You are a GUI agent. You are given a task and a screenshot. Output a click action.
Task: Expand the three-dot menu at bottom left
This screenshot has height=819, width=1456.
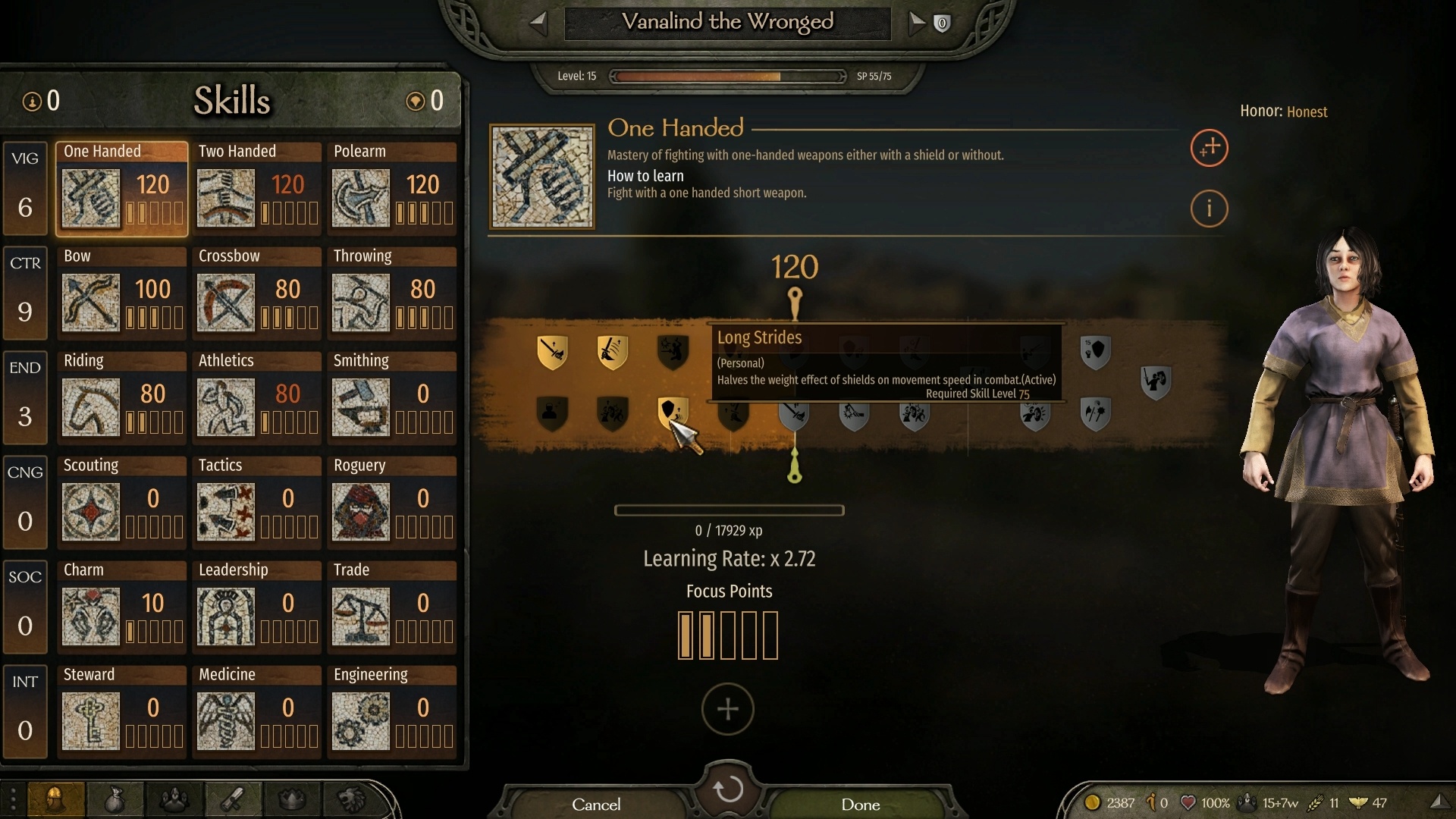pos(13,799)
